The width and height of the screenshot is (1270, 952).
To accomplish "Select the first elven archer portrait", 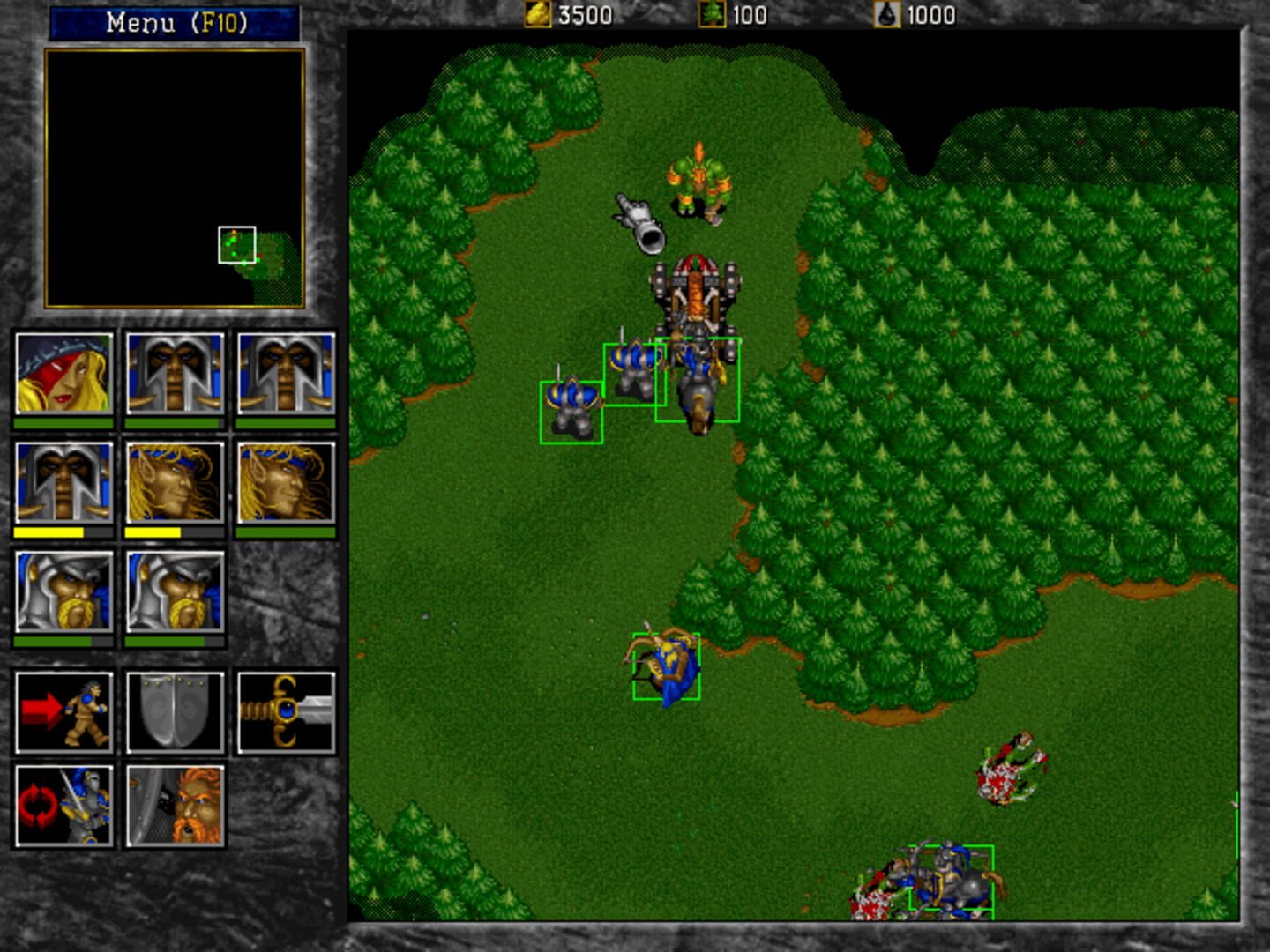I will point(172,480).
